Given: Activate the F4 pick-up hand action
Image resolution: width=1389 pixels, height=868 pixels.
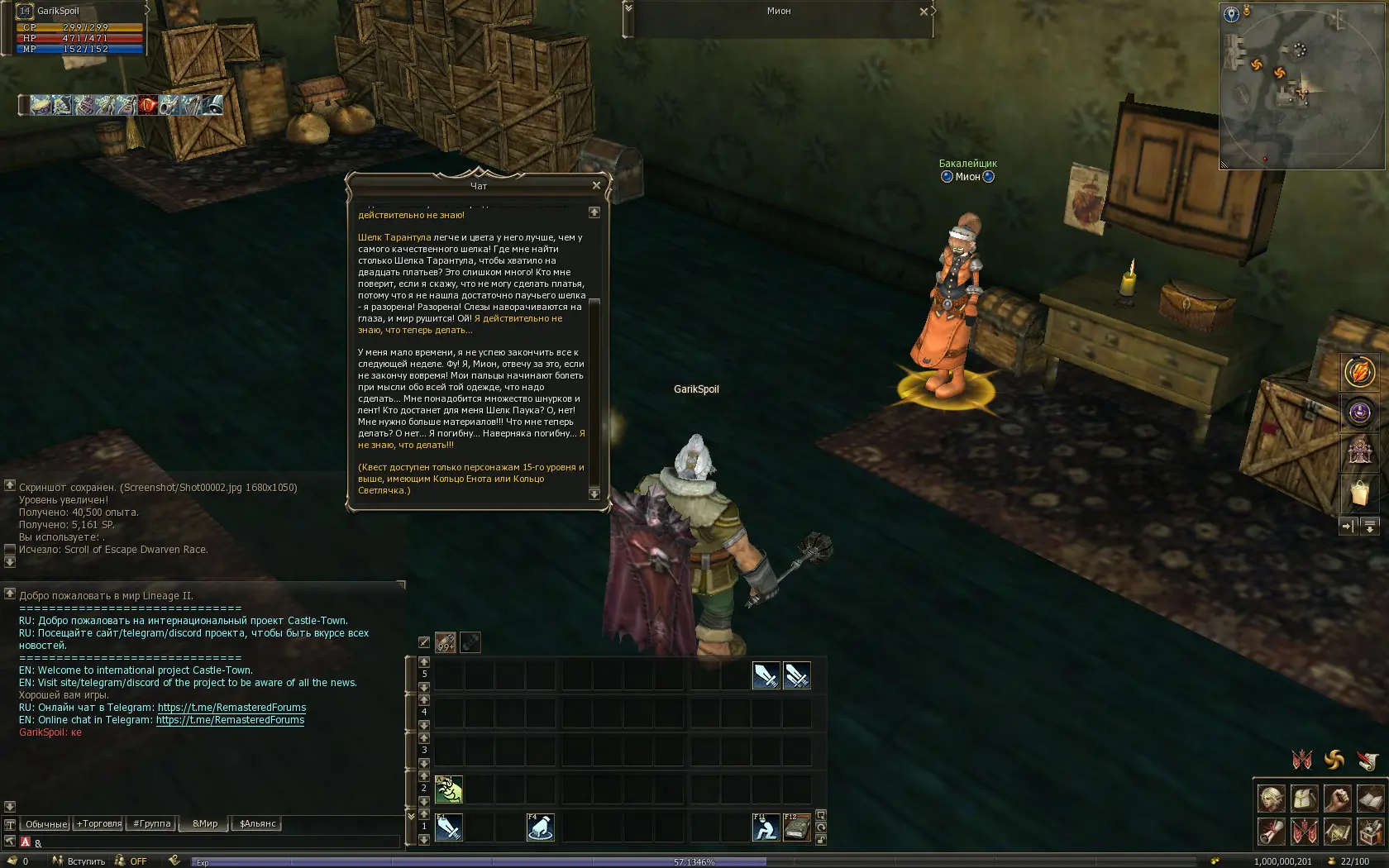Looking at the screenshot, I should click(540, 827).
